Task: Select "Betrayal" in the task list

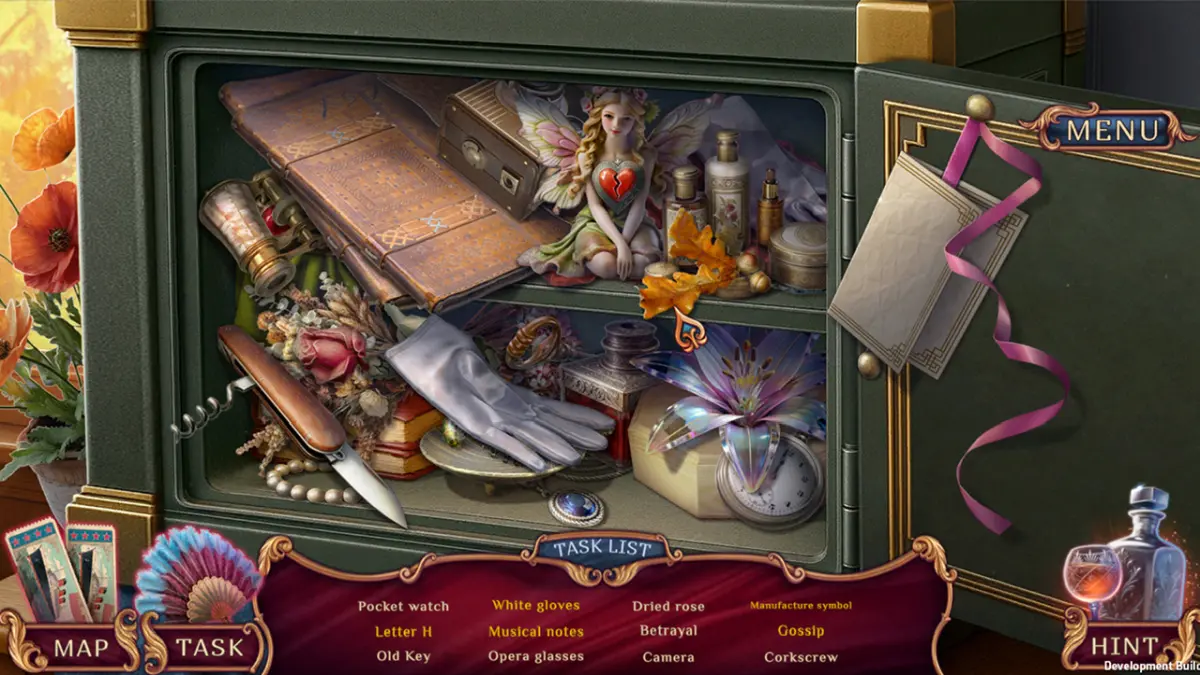Action: pyautogui.click(x=668, y=632)
